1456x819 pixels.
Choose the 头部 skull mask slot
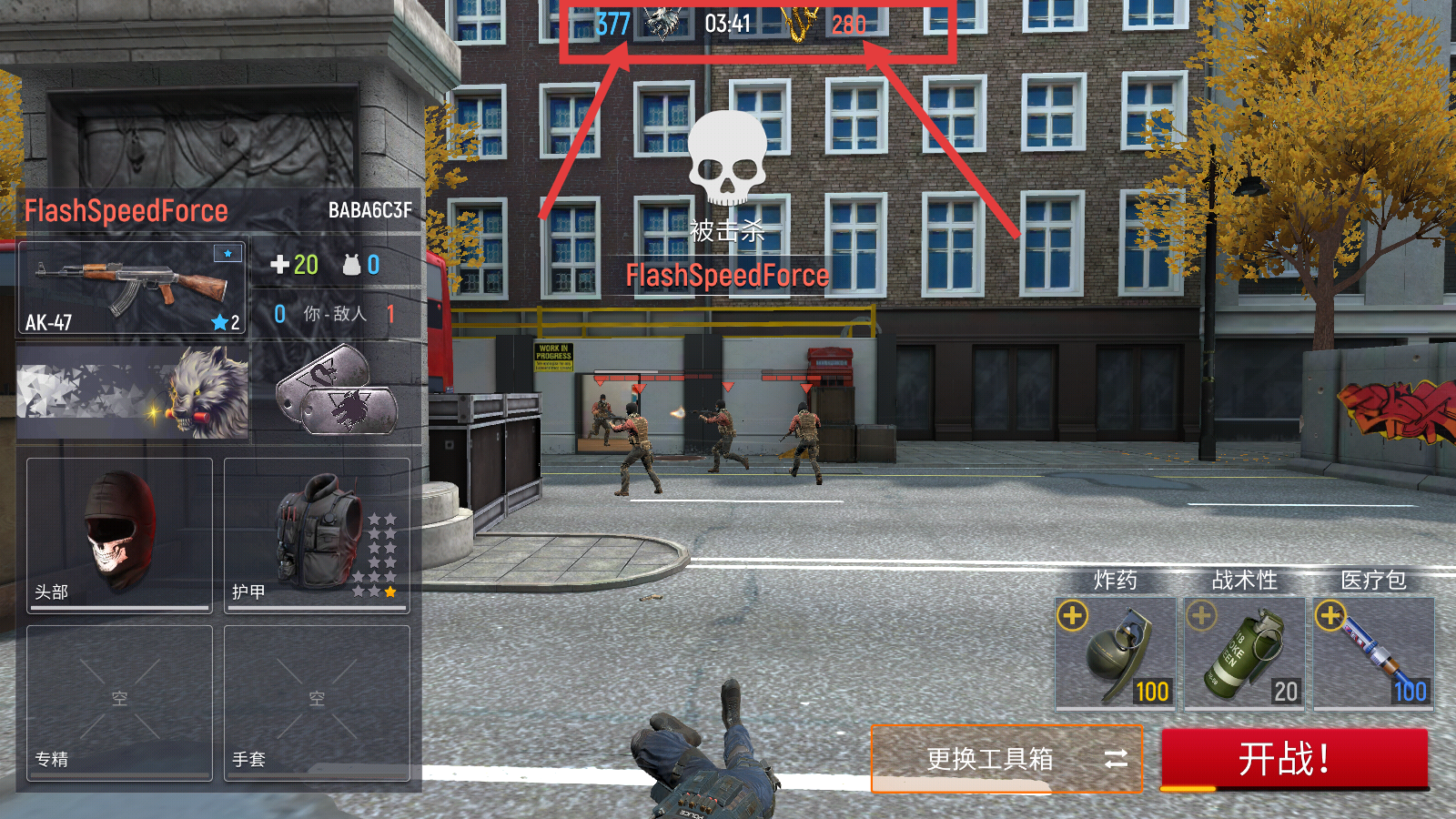[x=119, y=534]
